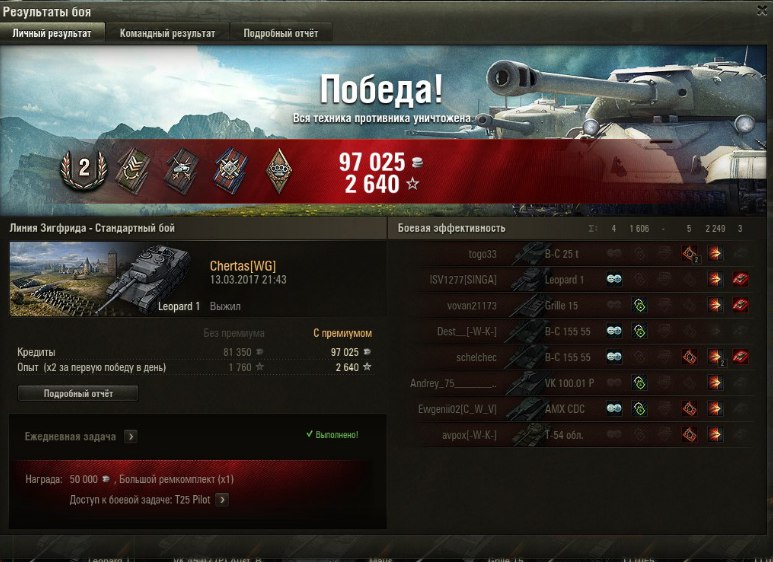Image resolution: width=773 pixels, height=562 pixels.
Task: Open the Командный результат tab
Action: [167, 33]
